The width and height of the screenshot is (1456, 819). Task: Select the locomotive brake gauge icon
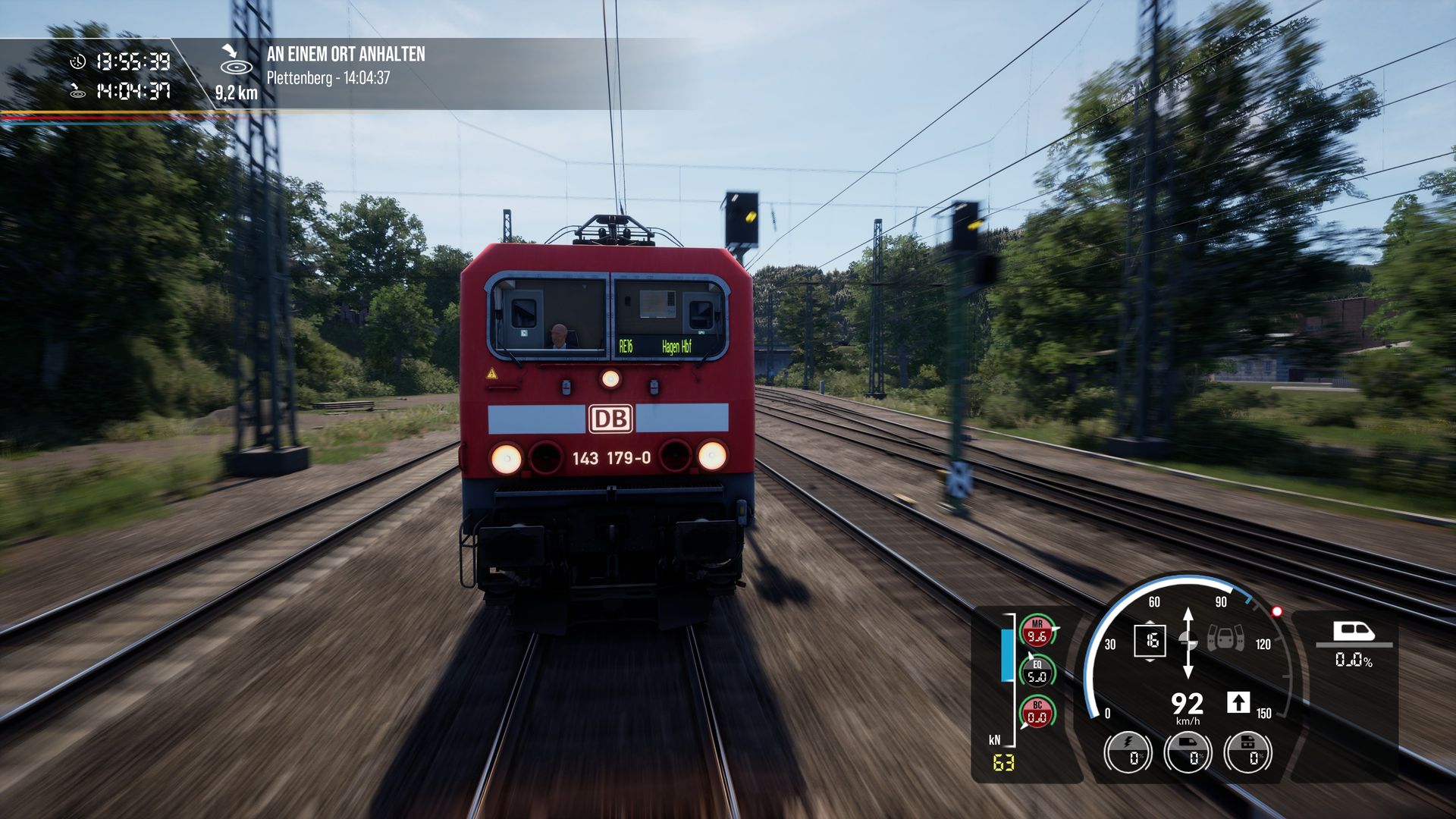[1248, 752]
